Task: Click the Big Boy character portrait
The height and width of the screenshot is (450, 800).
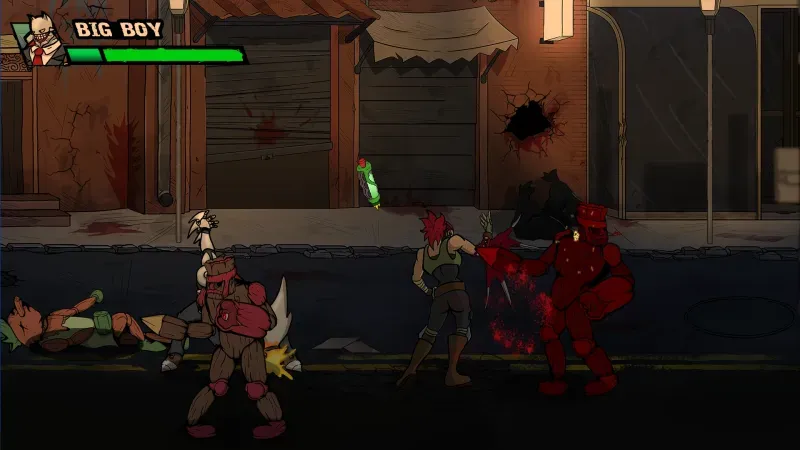Action: coord(38,40)
